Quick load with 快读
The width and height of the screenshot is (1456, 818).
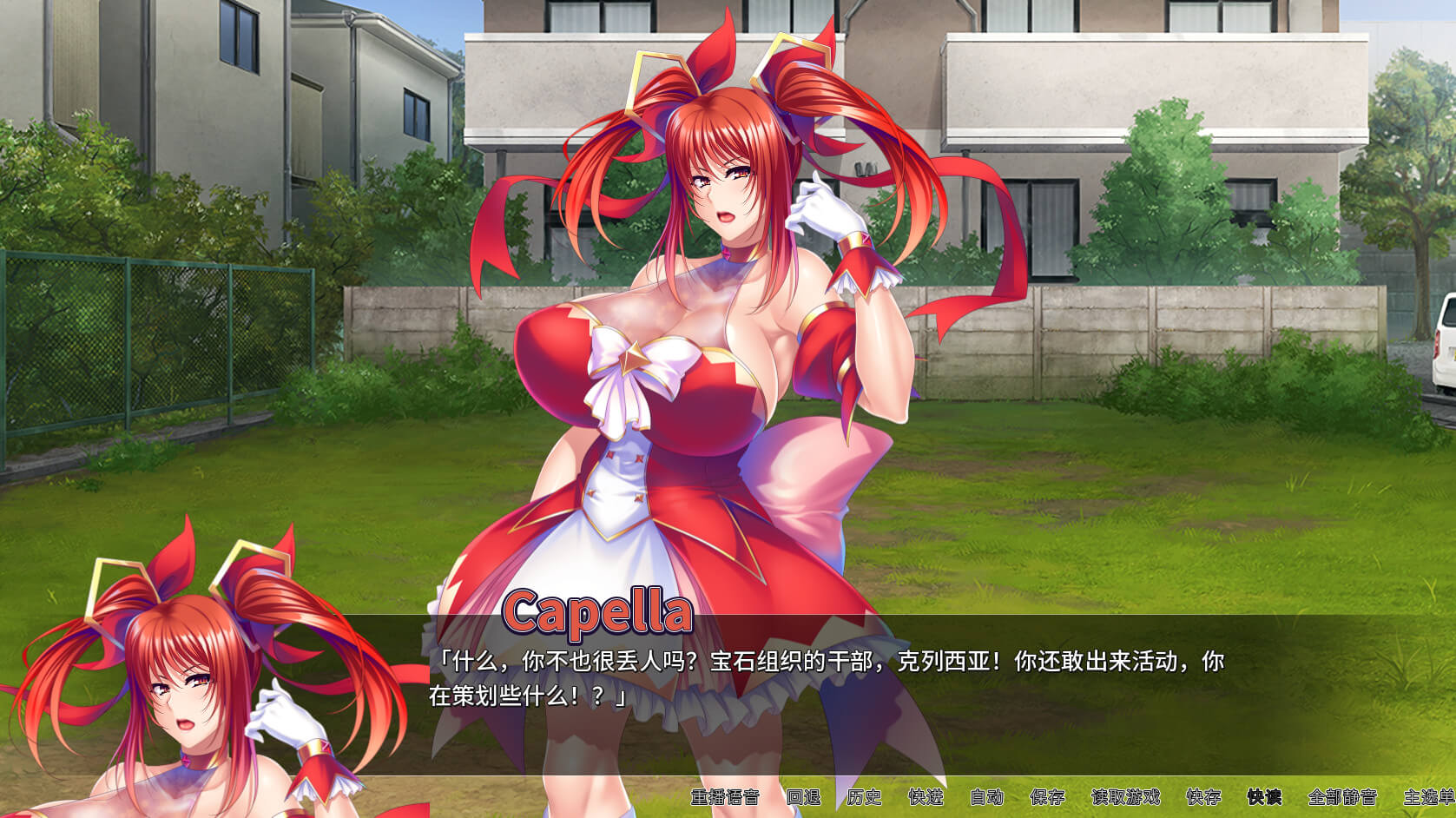coord(1264,797)
